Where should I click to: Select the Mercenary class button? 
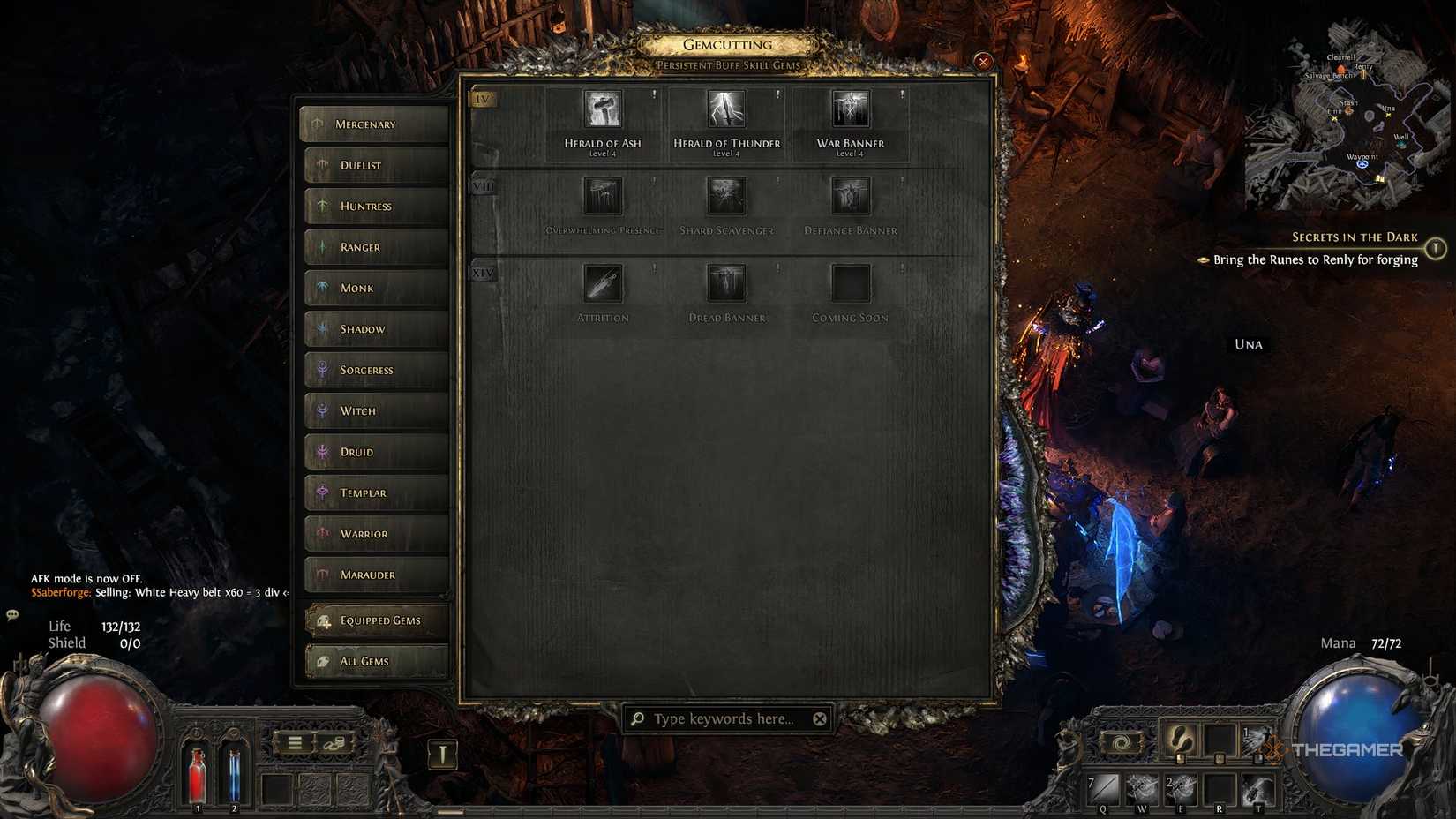(375, 124)
